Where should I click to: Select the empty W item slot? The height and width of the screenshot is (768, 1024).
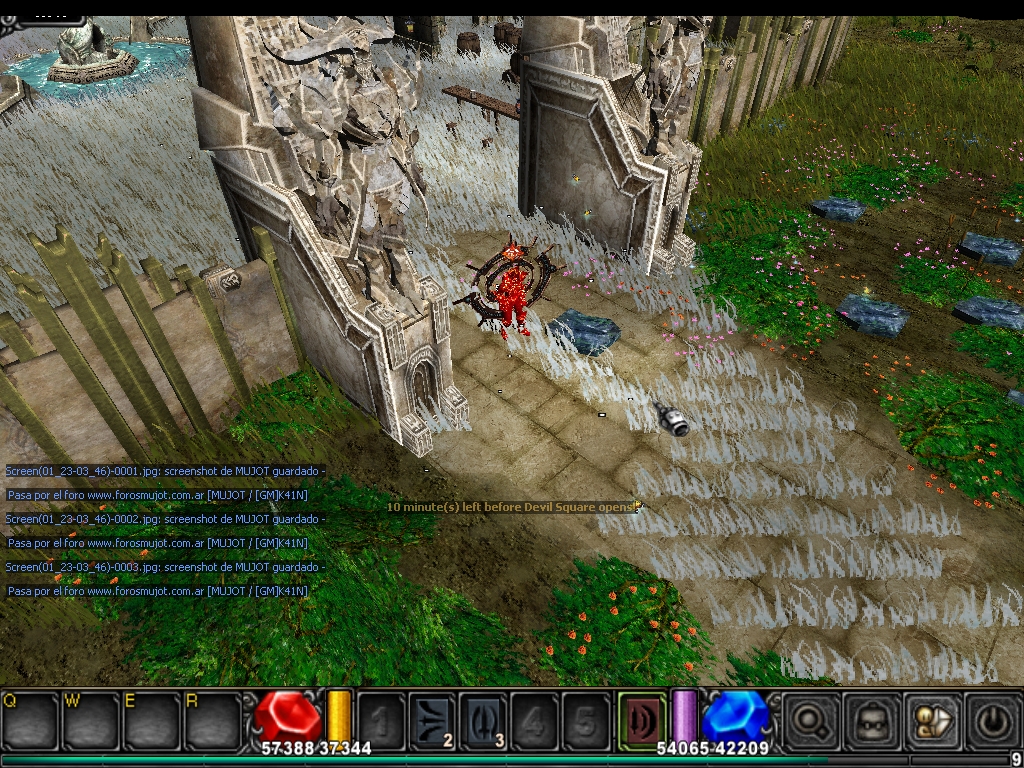pyautogui.click(x=90, y=720)
